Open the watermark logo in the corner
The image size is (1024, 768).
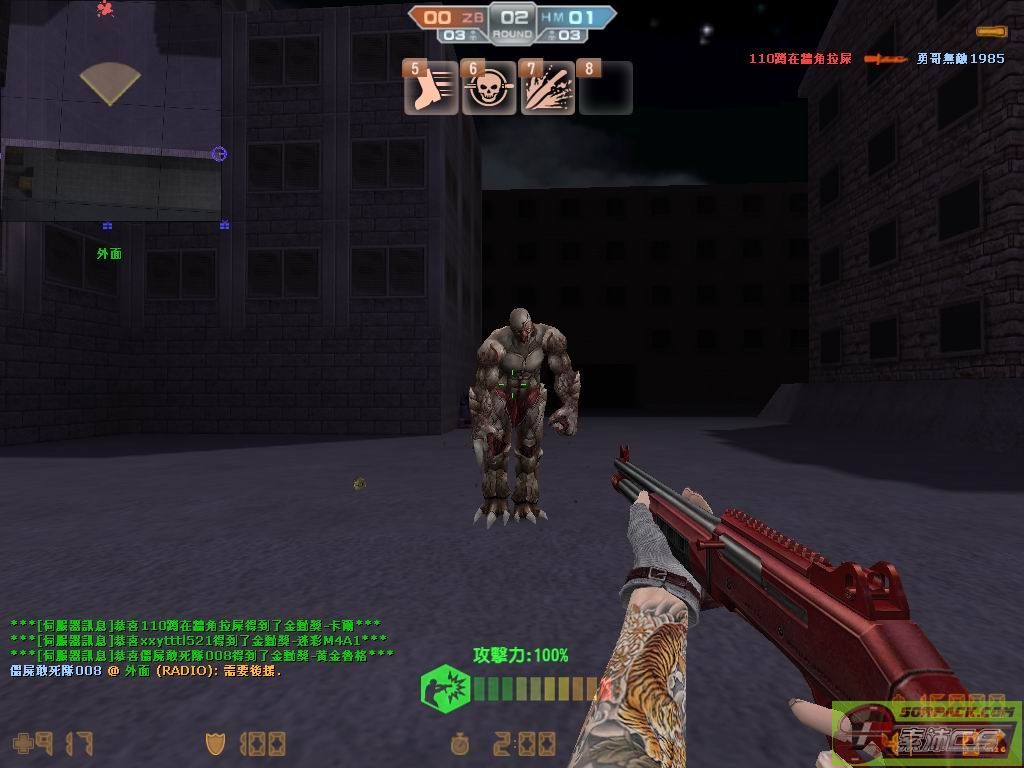(x=927, y=733)
